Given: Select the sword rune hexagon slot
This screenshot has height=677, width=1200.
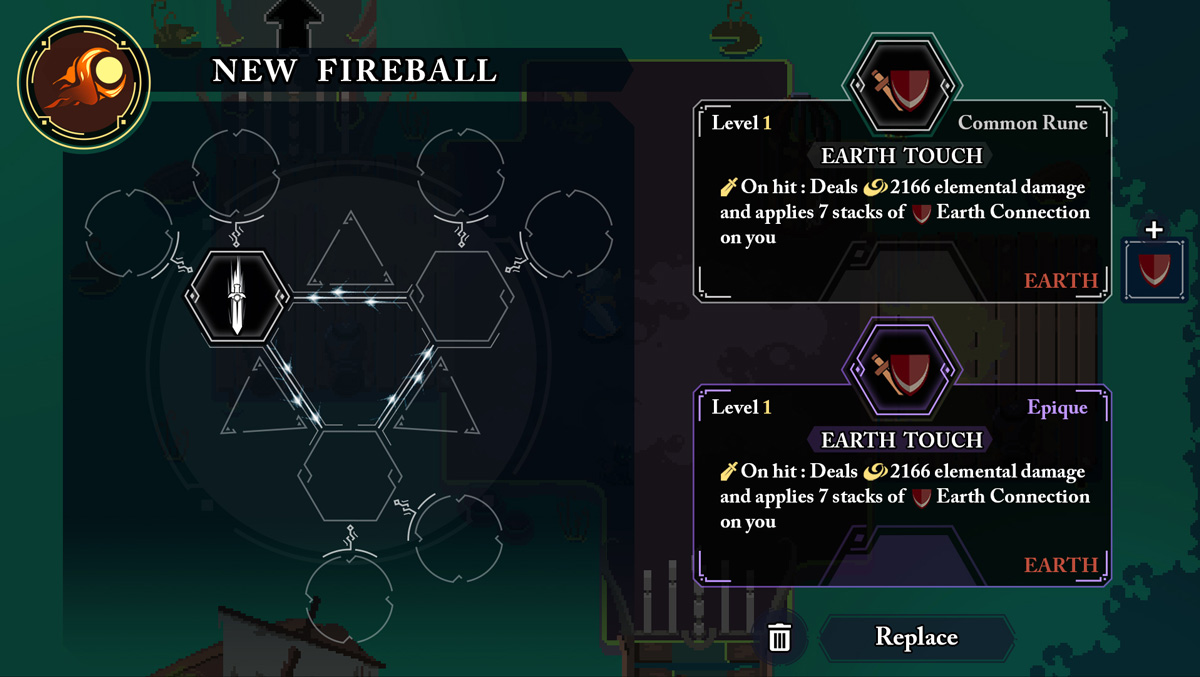Looking at the screenshot, I should pyautogui.click(x=237, y=296).
